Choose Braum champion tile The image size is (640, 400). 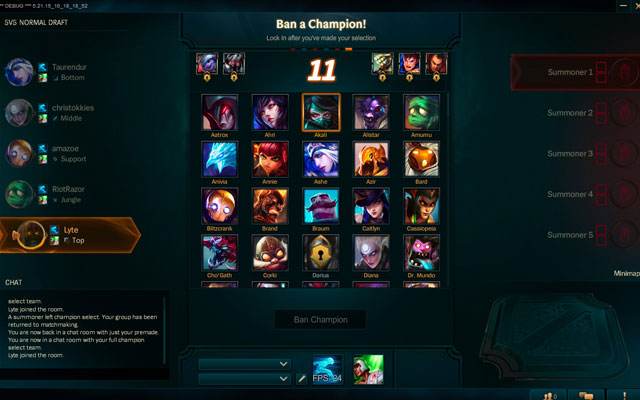(321, 205)
